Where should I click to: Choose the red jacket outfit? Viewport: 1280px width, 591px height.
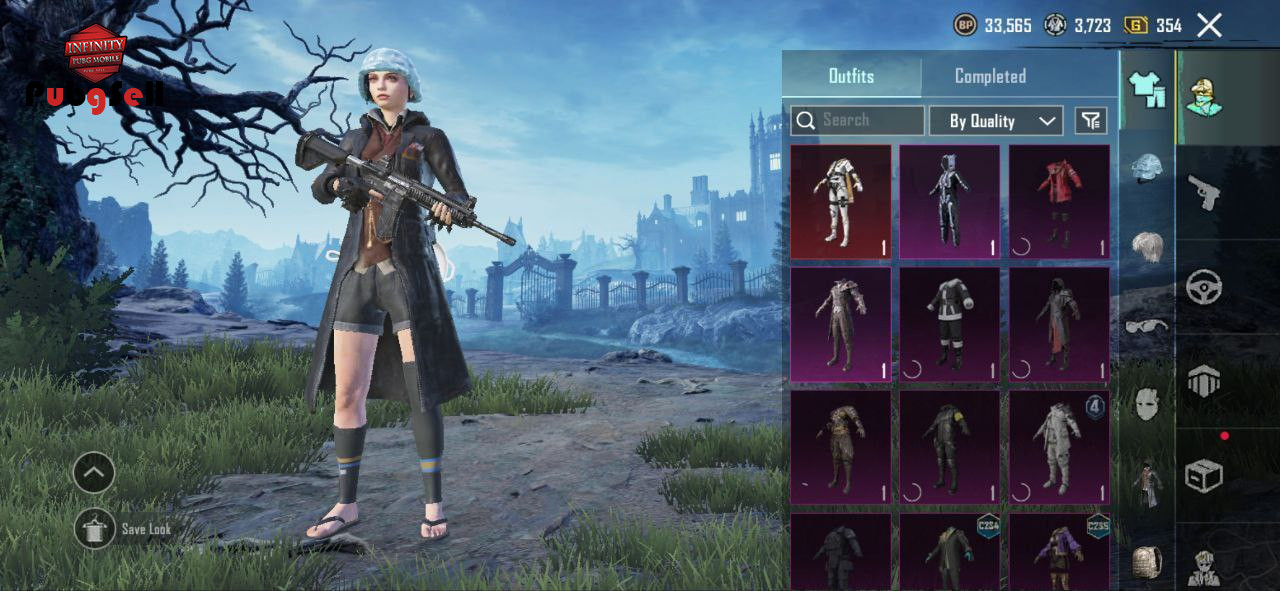(x=1059, y=201)
